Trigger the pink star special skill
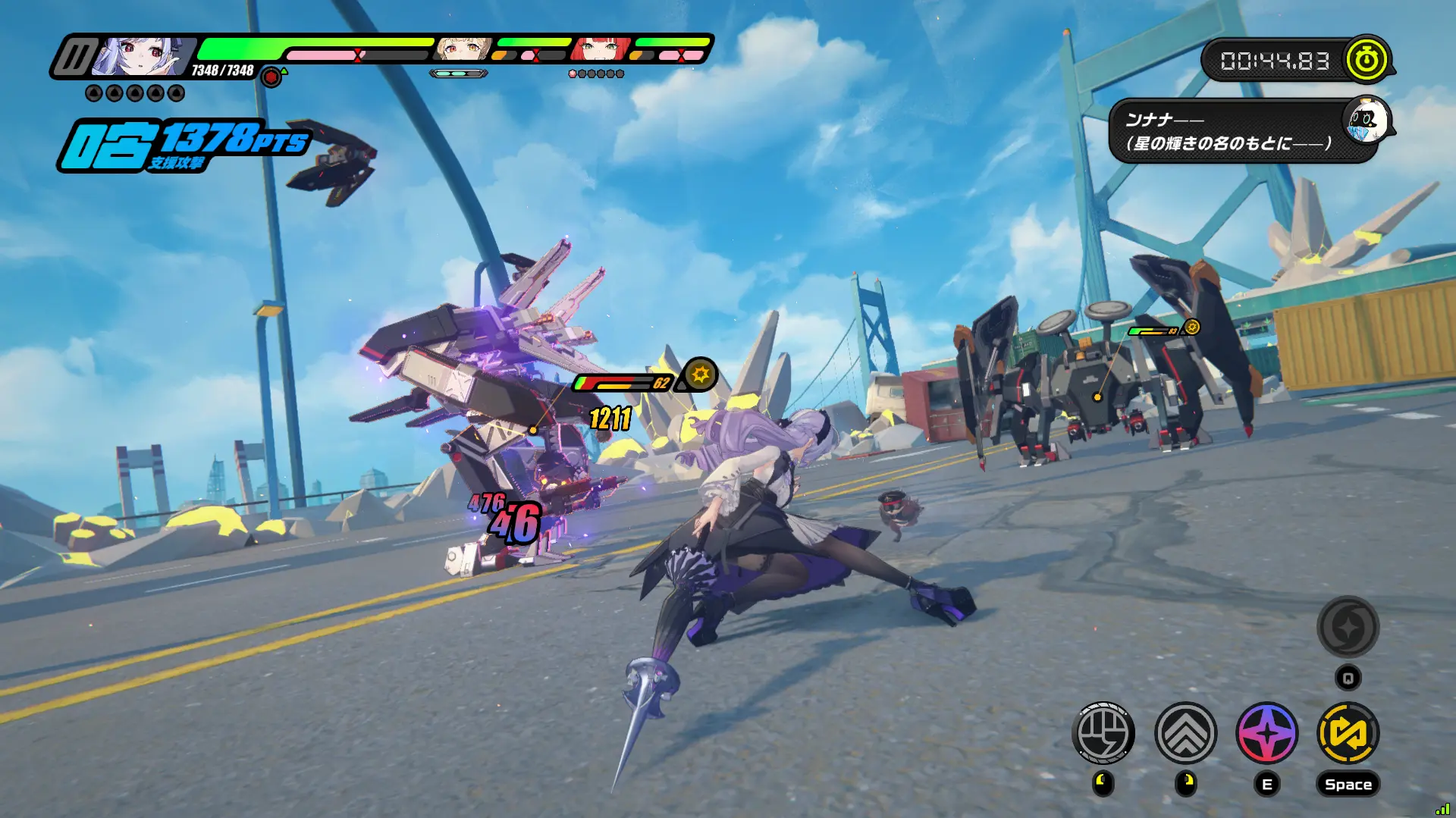1456x818 pixels. pyautogui.click(x=1267, y=733)
